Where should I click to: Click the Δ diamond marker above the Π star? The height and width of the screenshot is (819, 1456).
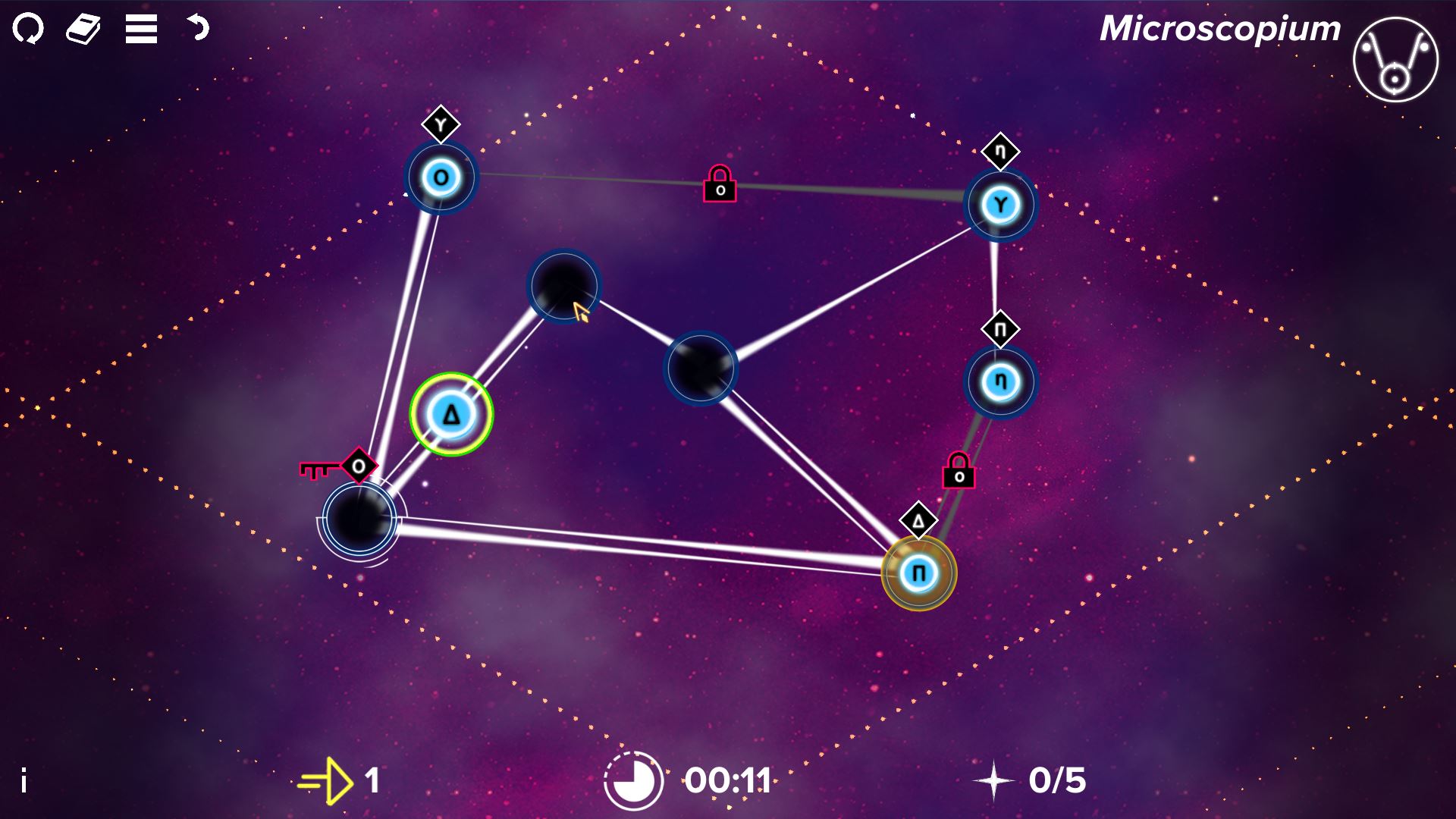[x=918, y=520]
